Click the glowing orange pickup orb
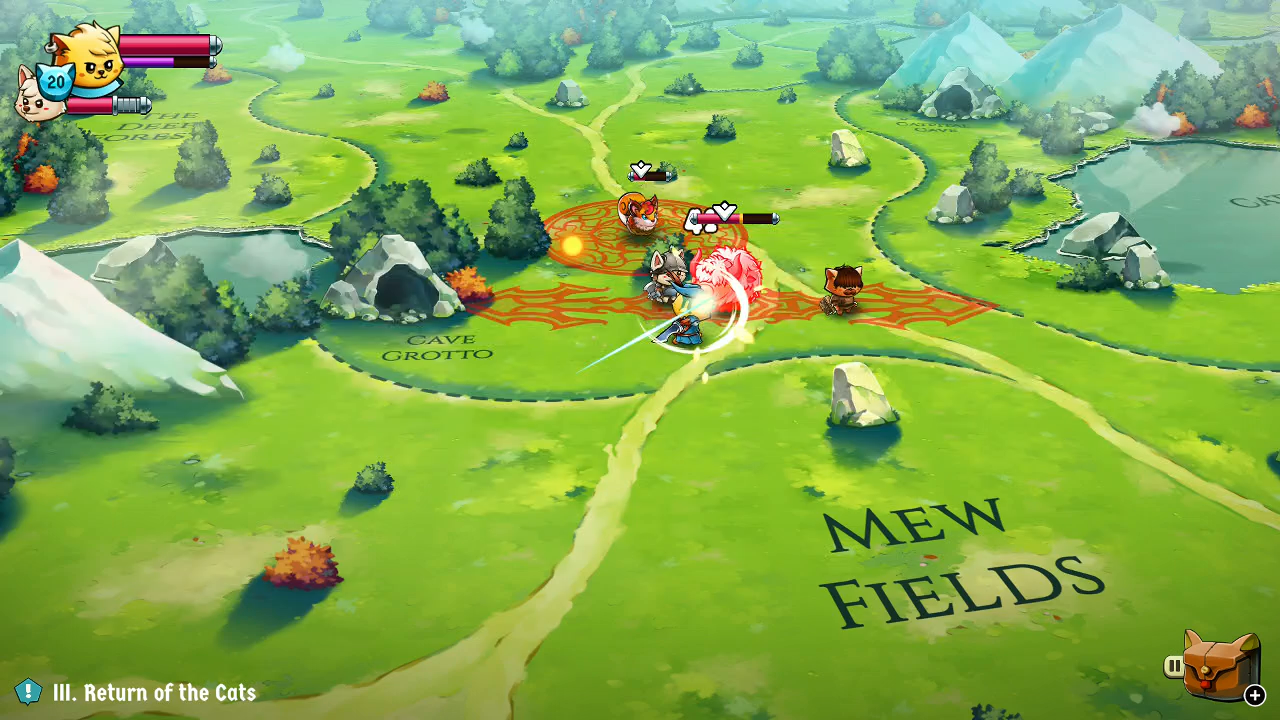 click(574, 244)
